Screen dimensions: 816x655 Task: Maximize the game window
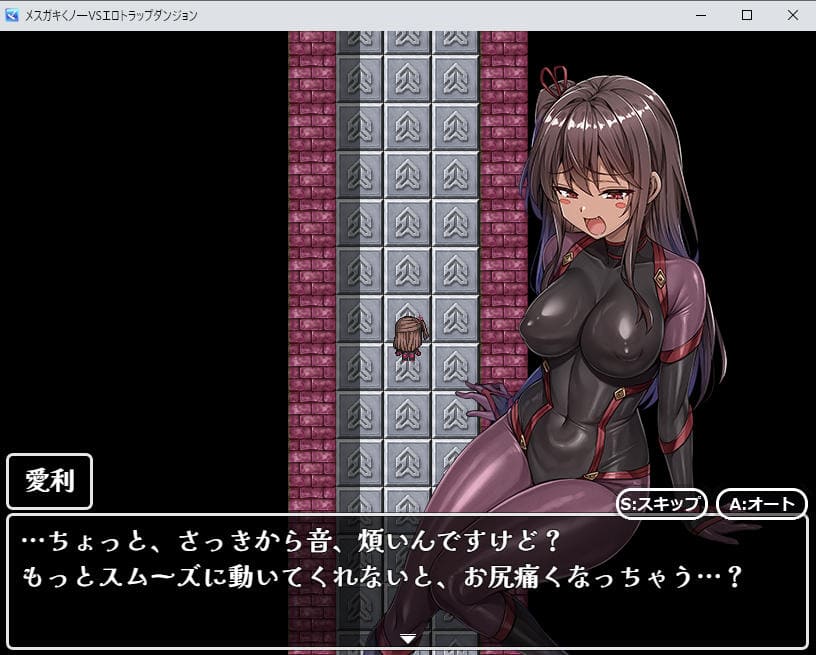point(746,15)
